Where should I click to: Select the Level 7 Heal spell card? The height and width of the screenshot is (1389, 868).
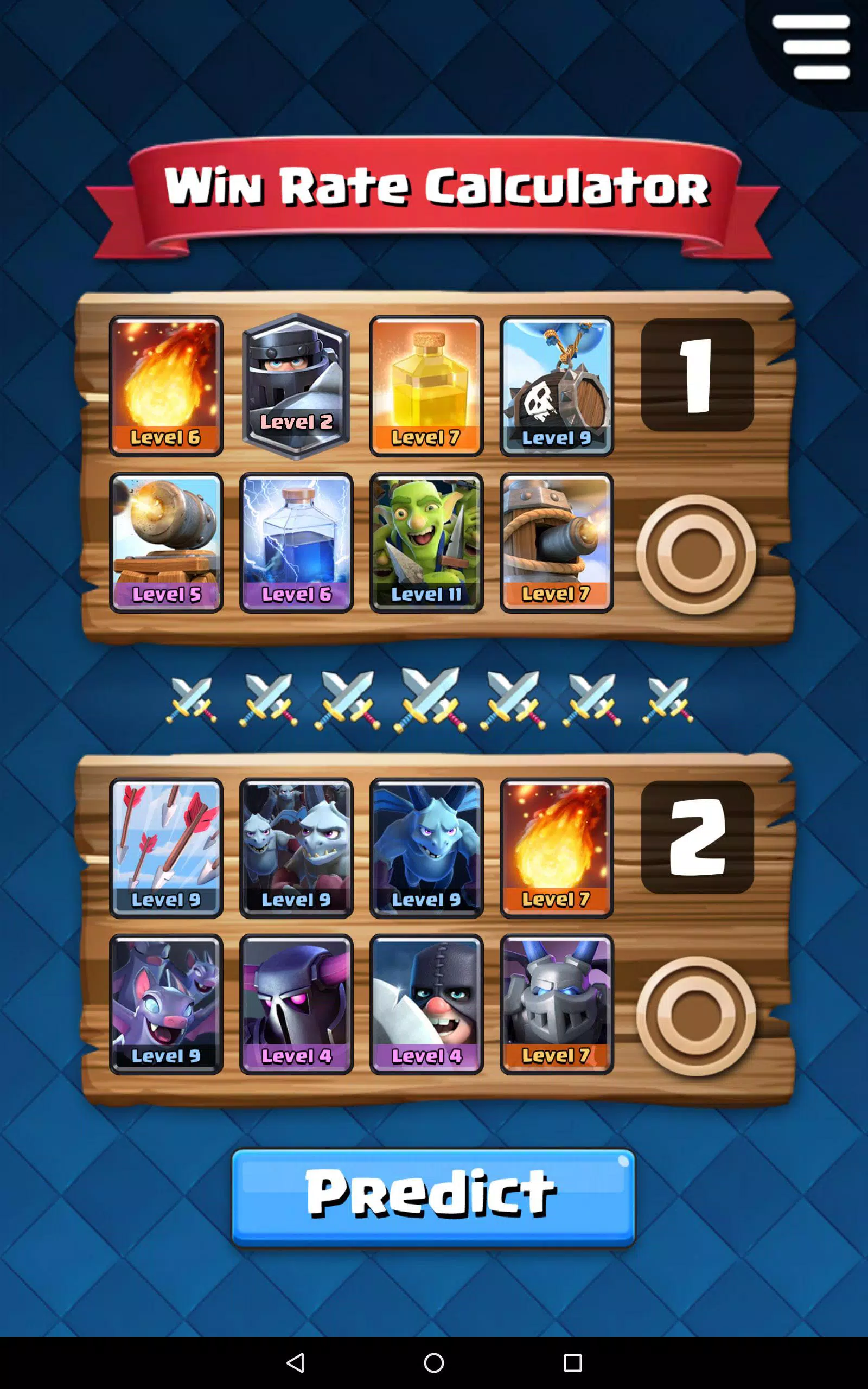tap(426, 384)
